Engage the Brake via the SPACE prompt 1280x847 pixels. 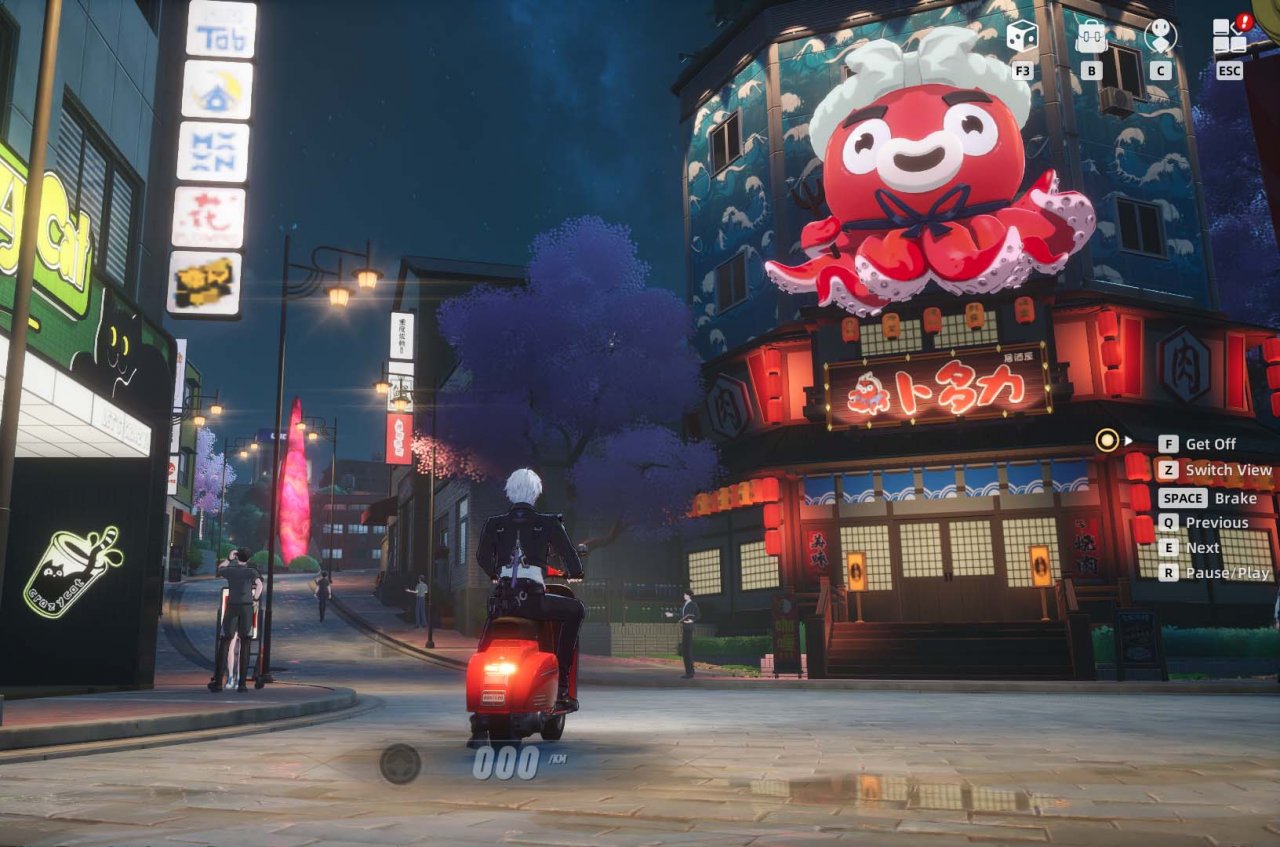(1181, 497)
